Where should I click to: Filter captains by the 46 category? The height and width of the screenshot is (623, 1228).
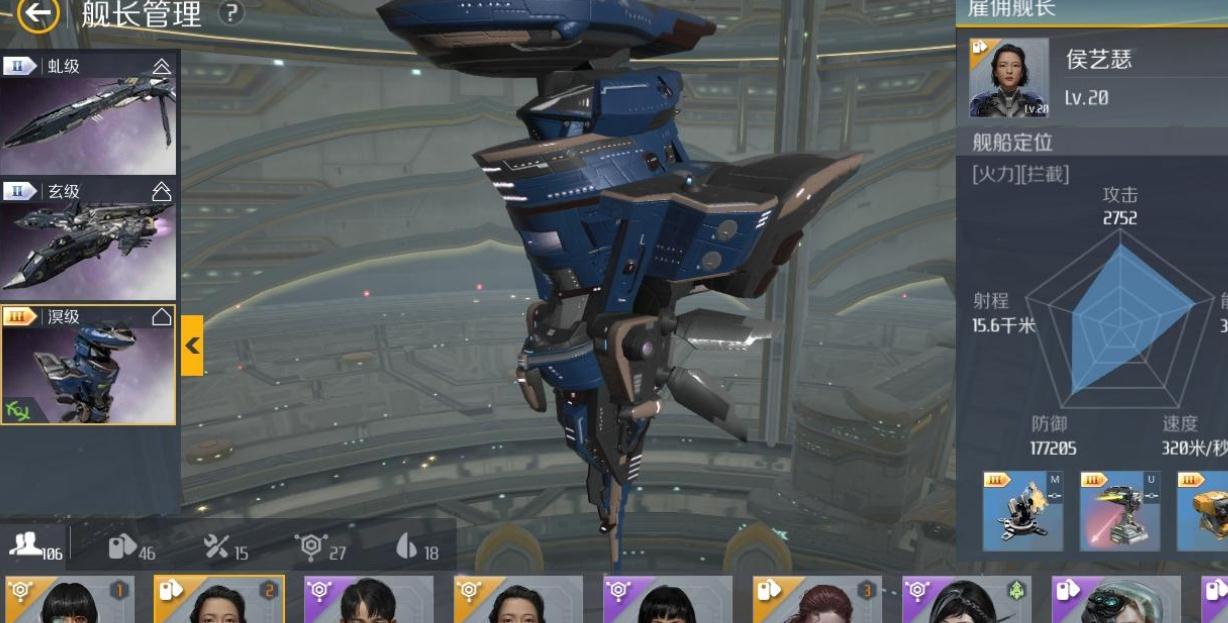(132, 546)
